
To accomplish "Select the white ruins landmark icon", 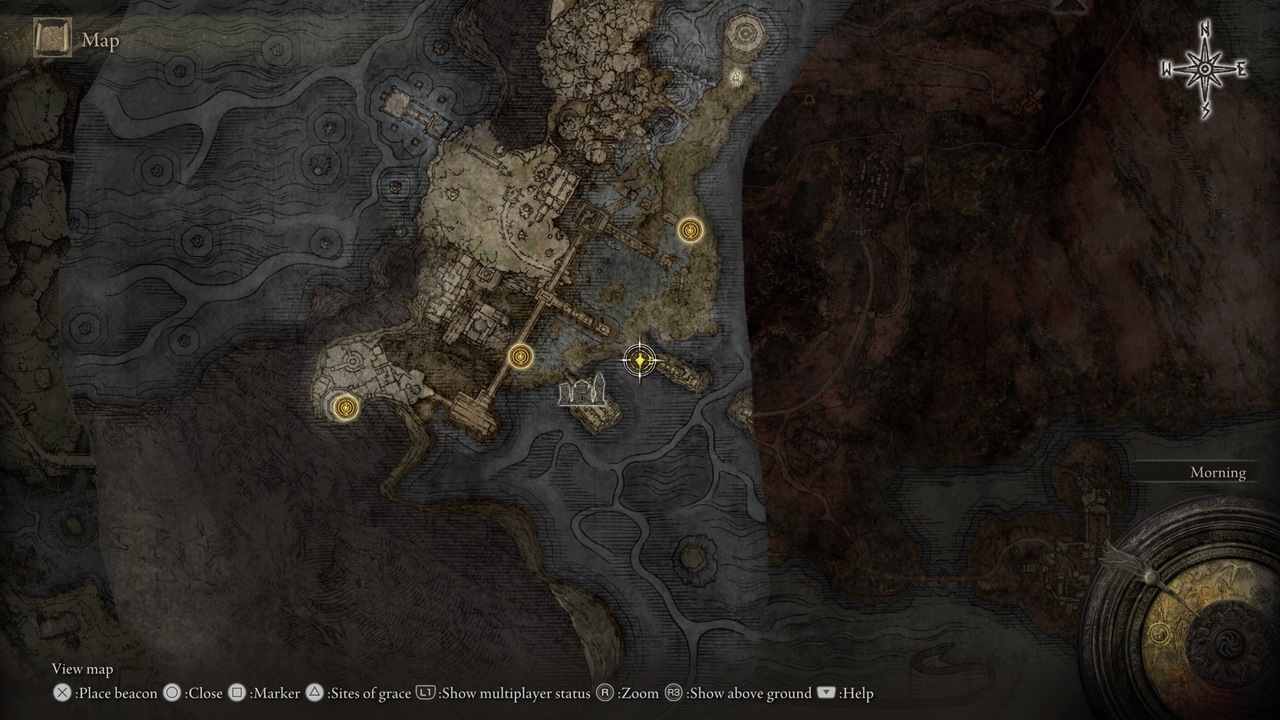I will (x=582, y=392).
